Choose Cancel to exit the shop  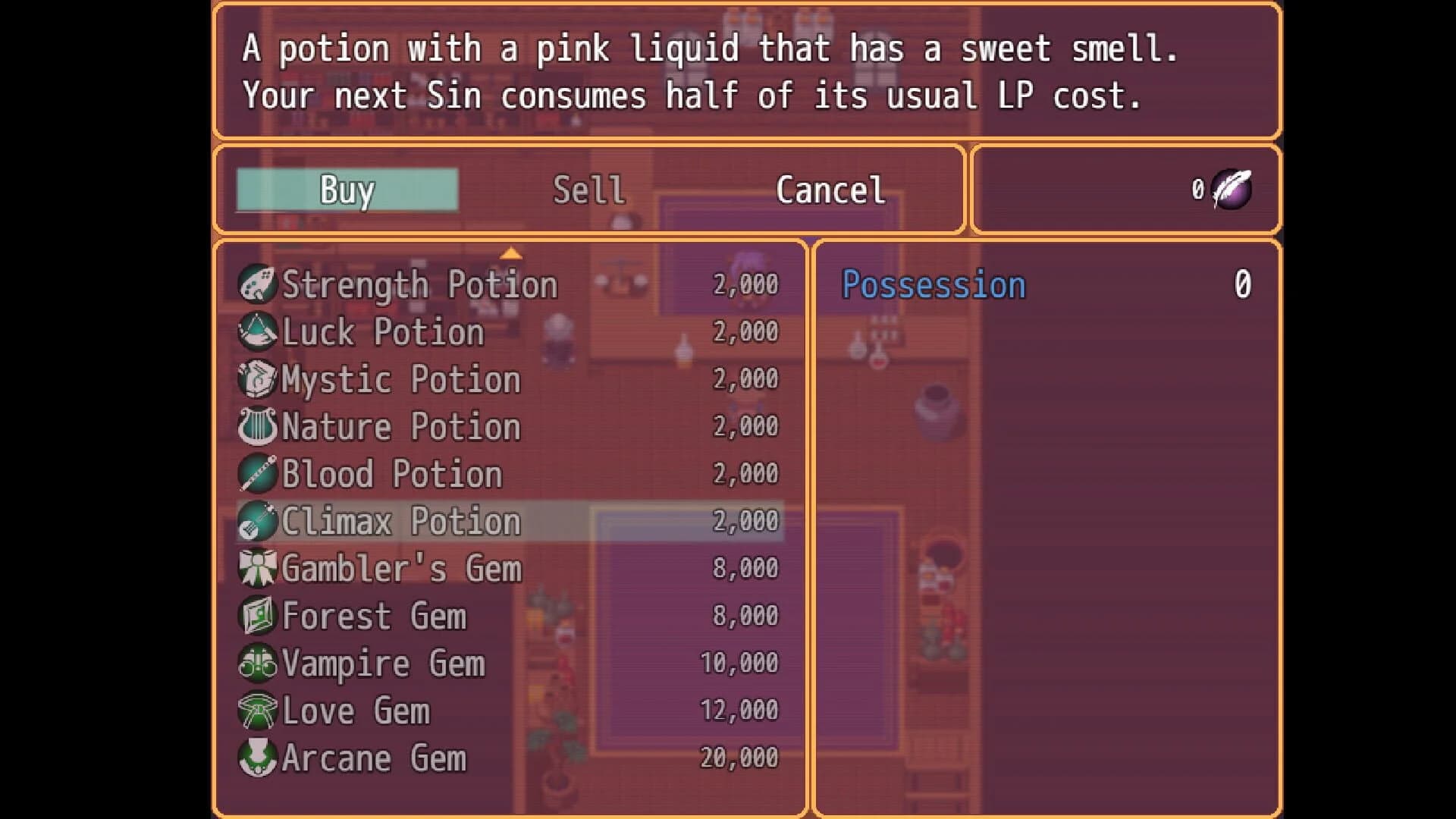click(x=830, y=190)
